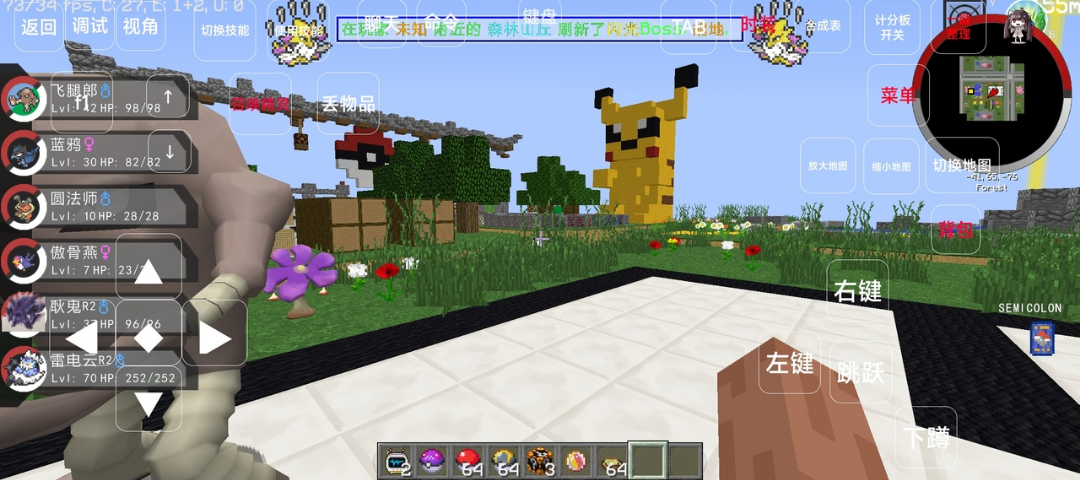The width and height of the screenshot is (1080, 480).
Task: Open the 菜单 menu button
Action: (898, 96)
